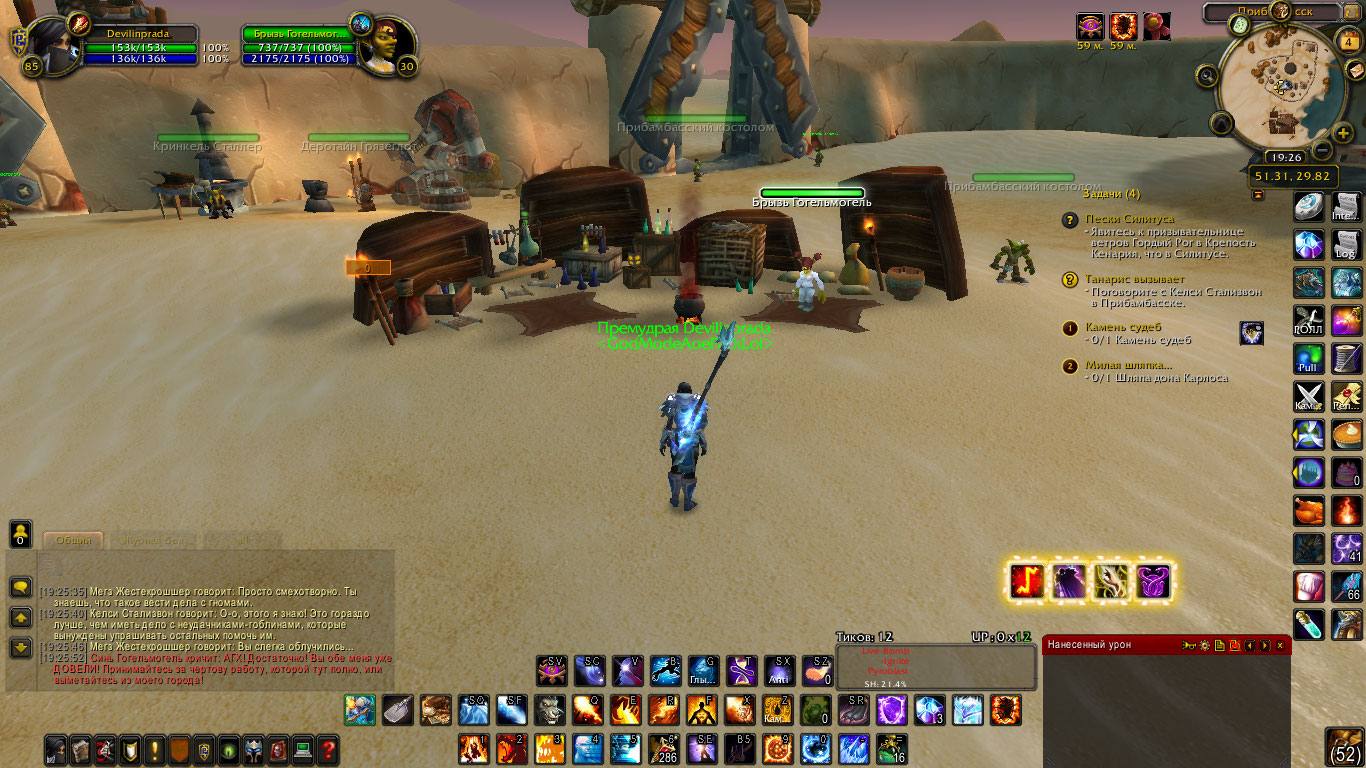This screenshot has height=768, width=1366.
Task: Open the bag with 52 free slots
Action: coord(1347,748)
